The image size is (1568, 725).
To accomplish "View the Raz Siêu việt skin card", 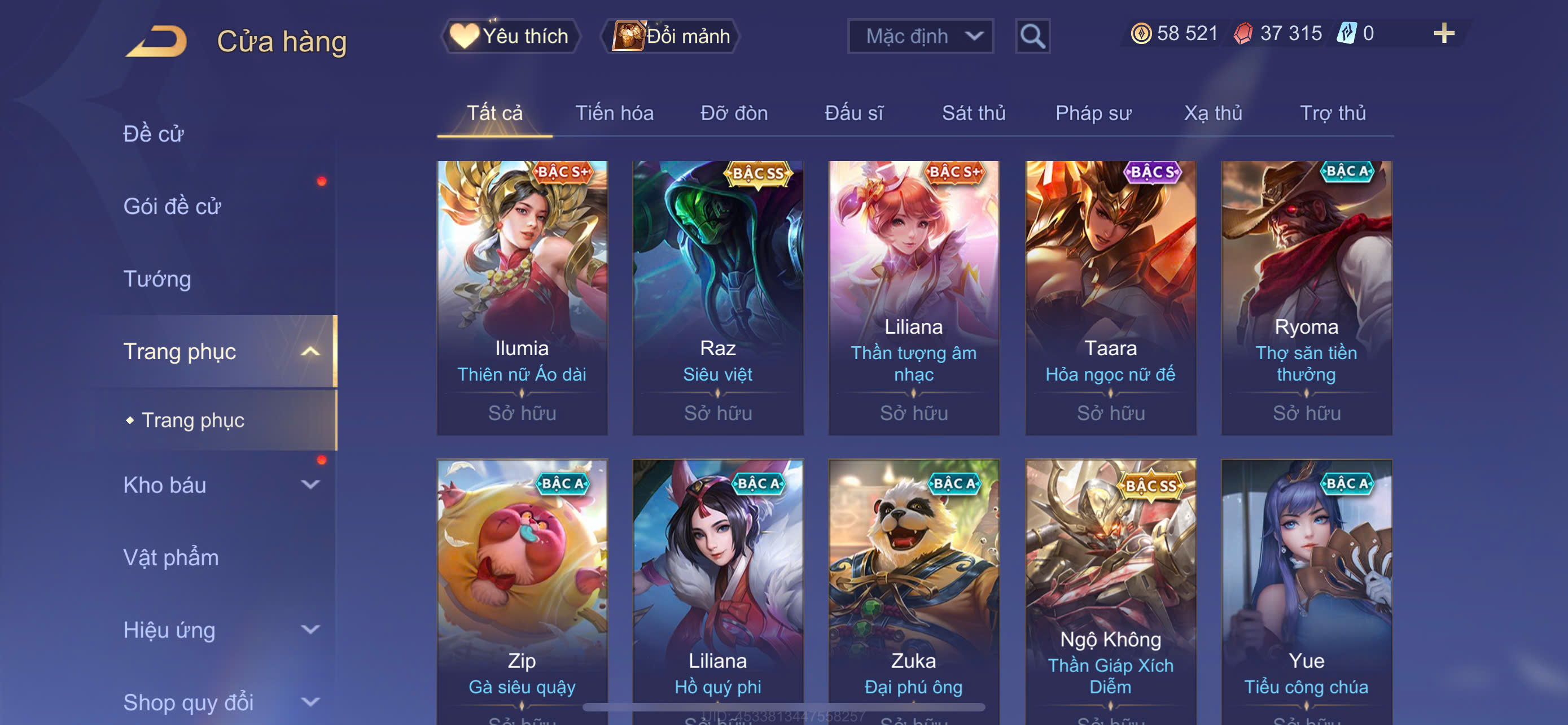I will click(717, 298).
